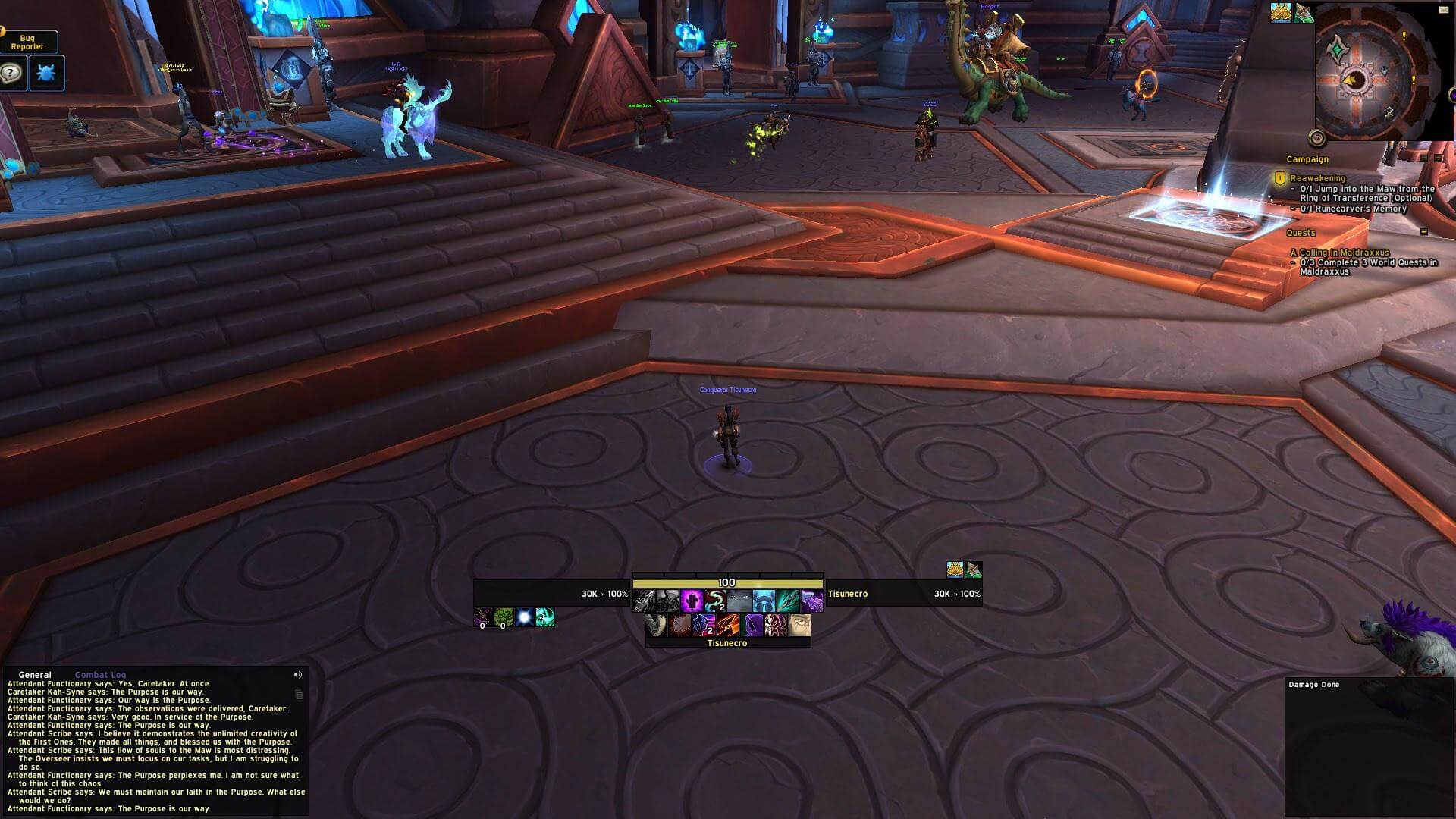Click the yellow resource bar showing 100
This screenshot has width=1456, height=819.
tap(728, 582)
